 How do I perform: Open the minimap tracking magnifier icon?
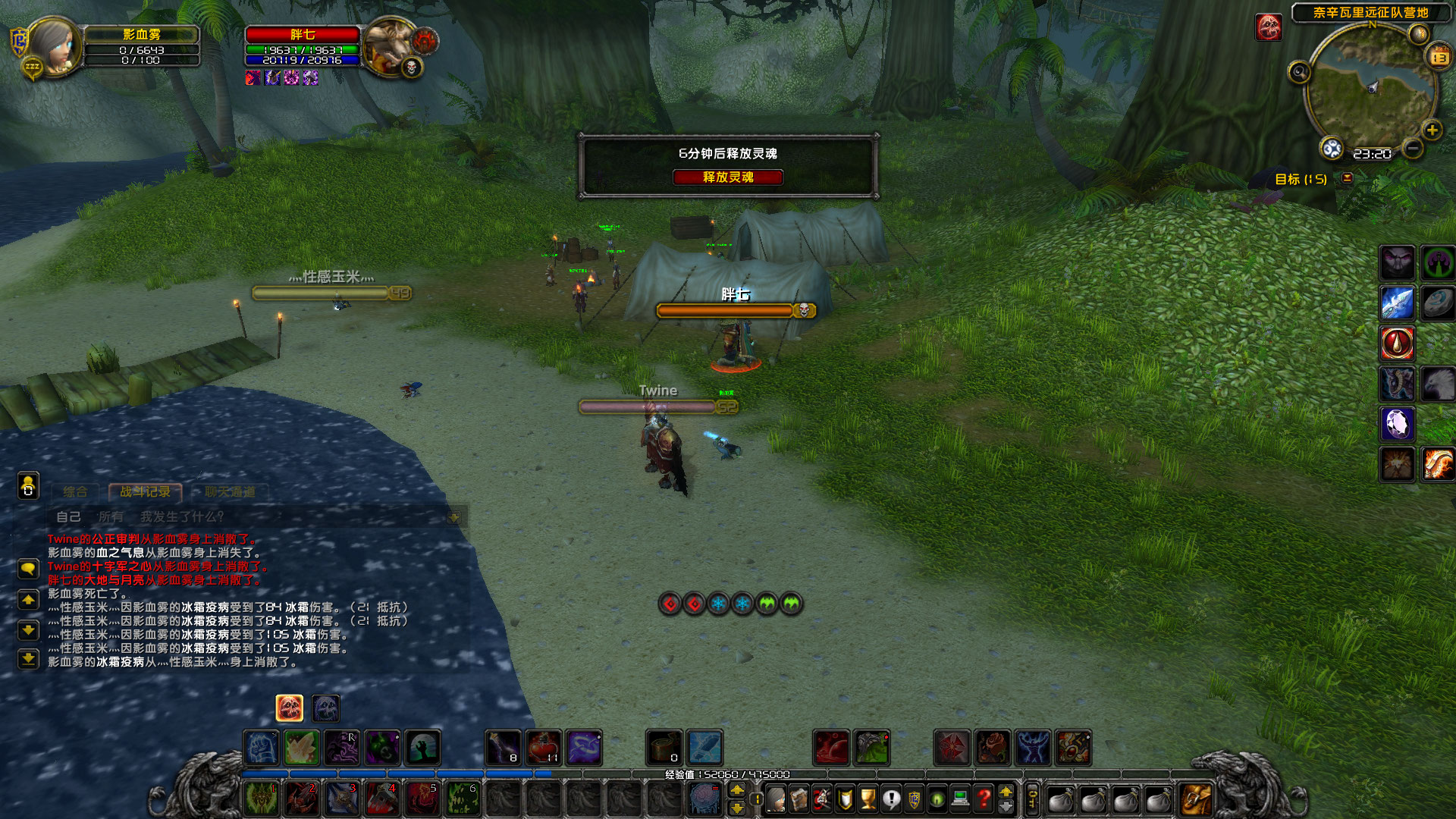pos(1300,71)
